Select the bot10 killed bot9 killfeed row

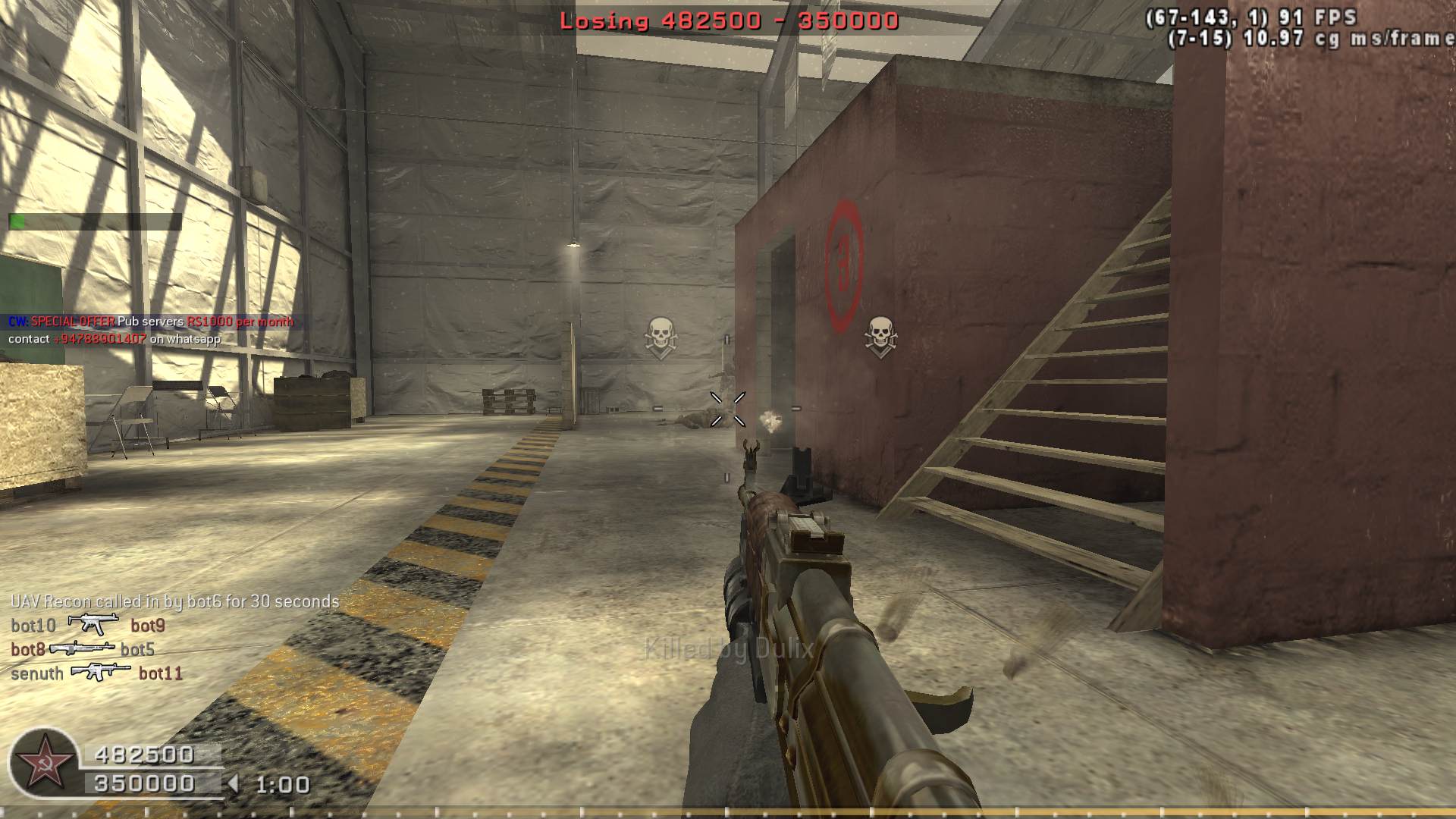click(x=88, y=626)
